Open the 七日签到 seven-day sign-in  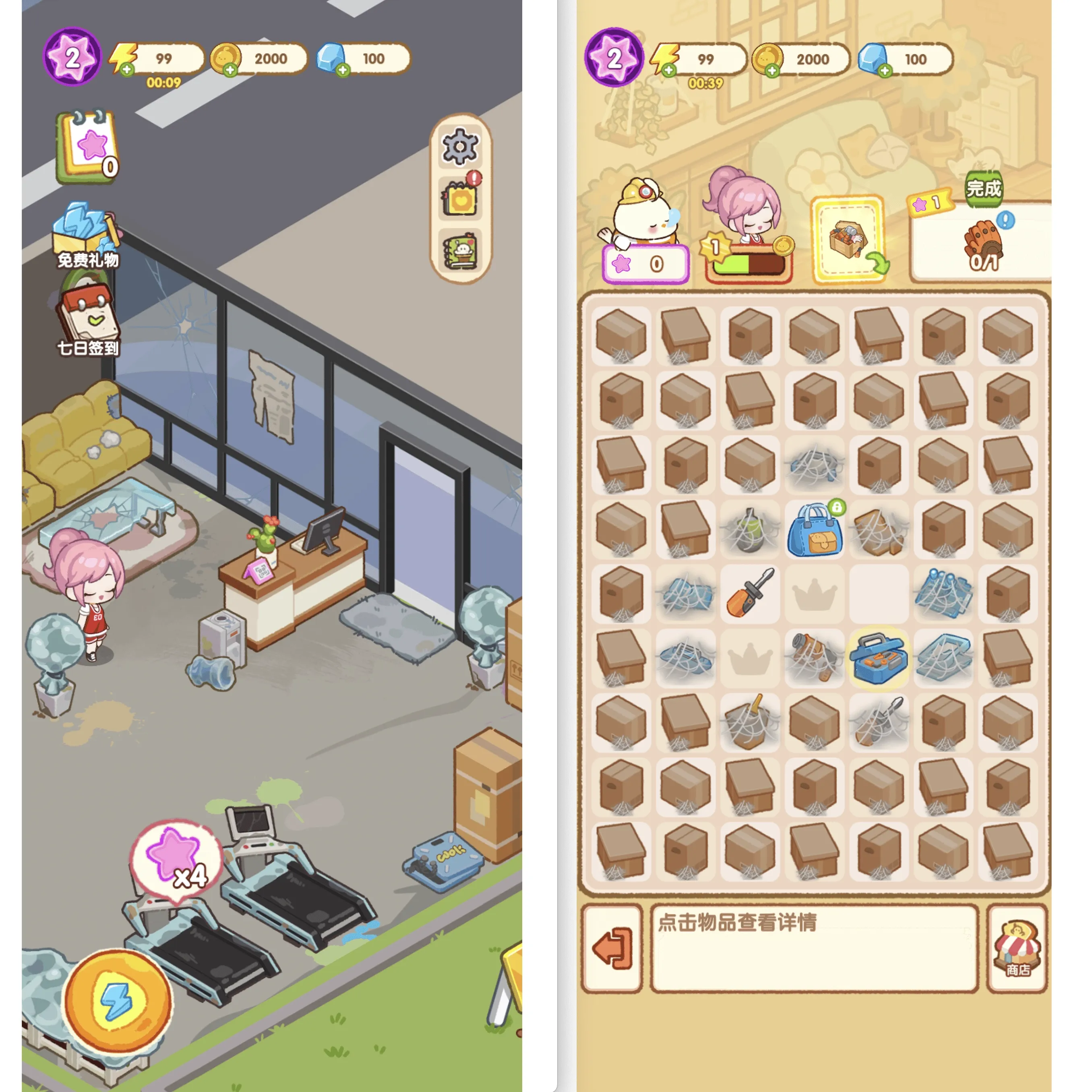click(x=88, y=321)
